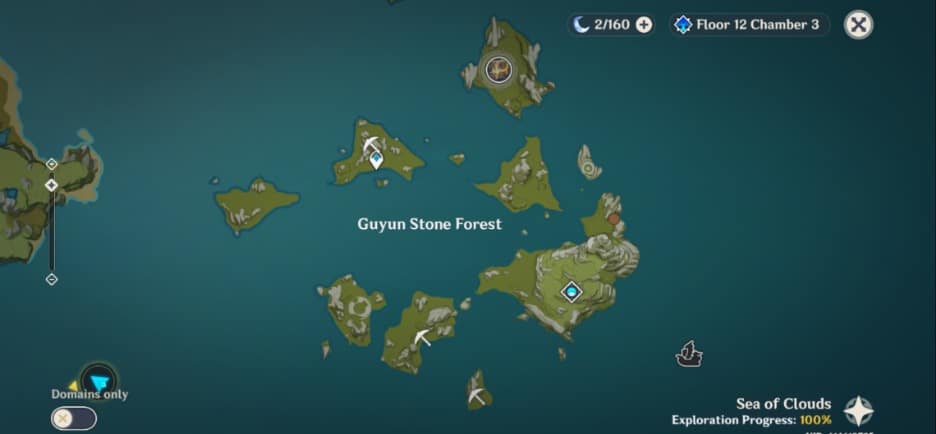
Task: Select the teleport waypoint above Guyun Stone Forest label
Action: pos(376,159)
